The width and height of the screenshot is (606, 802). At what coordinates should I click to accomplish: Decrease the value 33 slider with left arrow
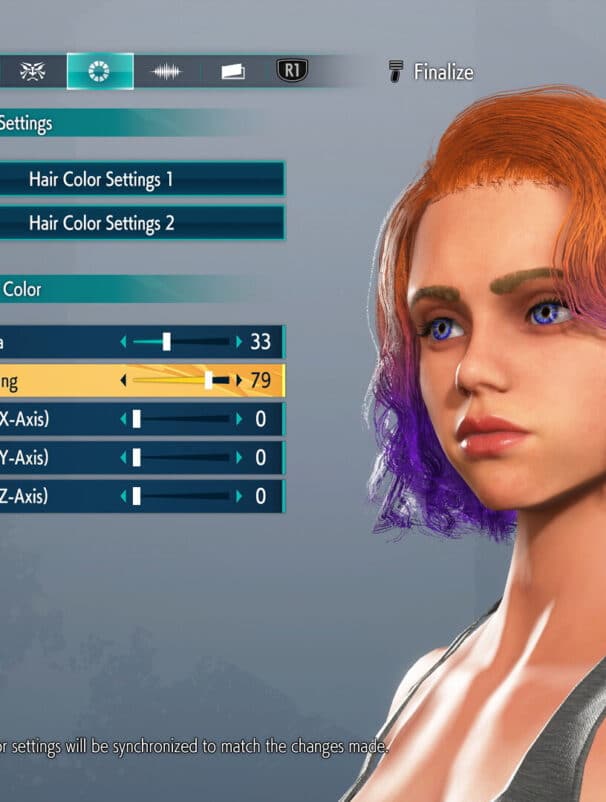click(124, 342)
